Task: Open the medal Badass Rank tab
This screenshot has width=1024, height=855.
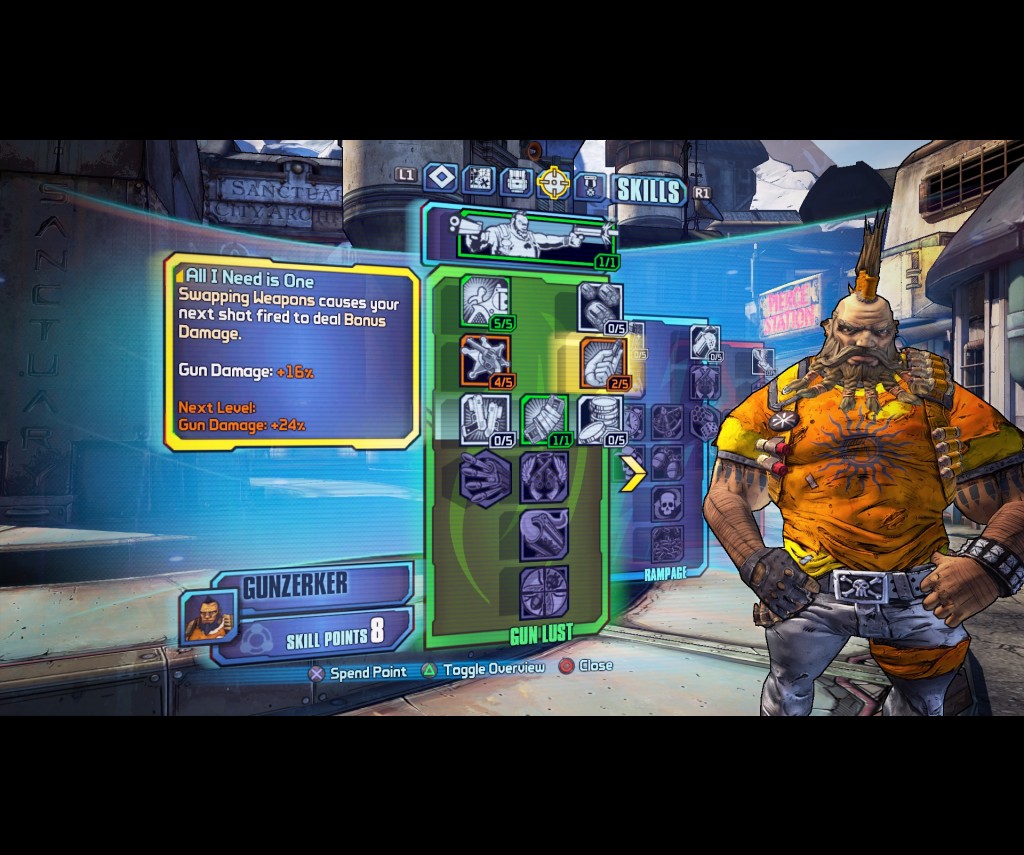Action: click(x=590, y=185)
